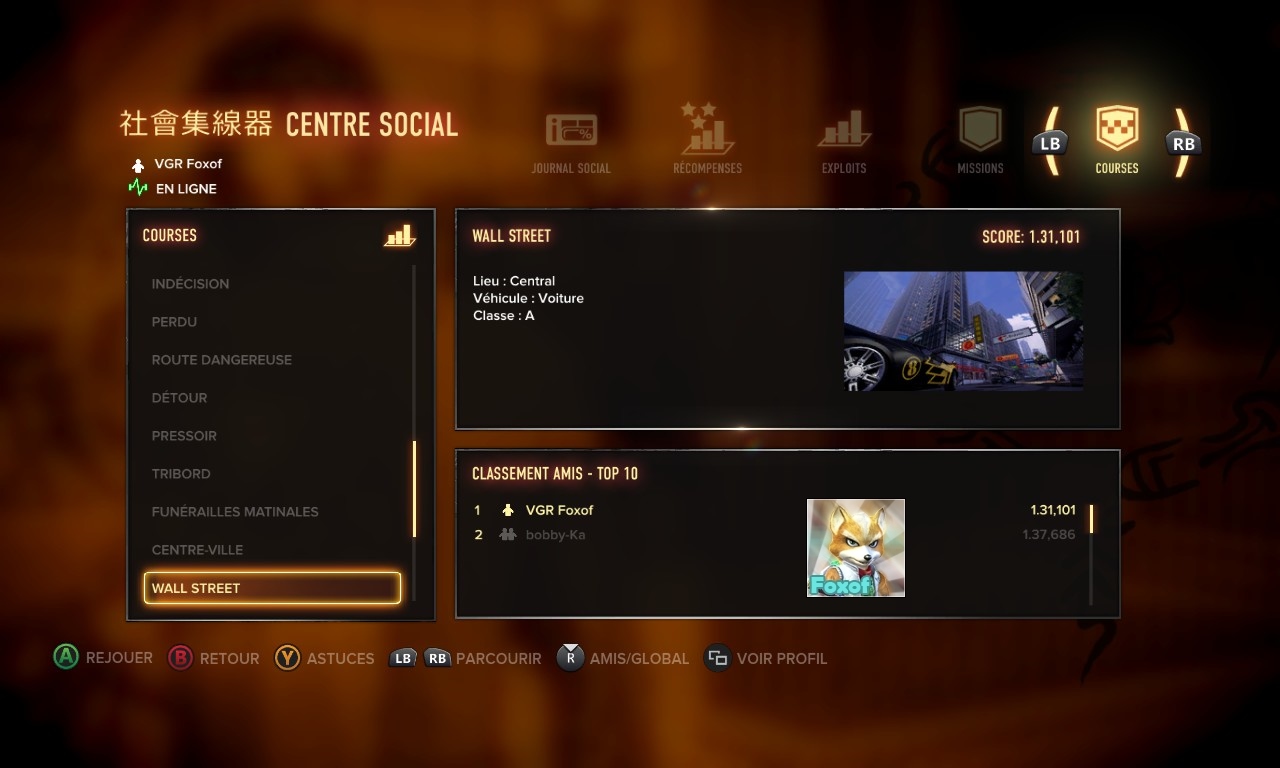Switch to the Missions tab

[980, 142]
